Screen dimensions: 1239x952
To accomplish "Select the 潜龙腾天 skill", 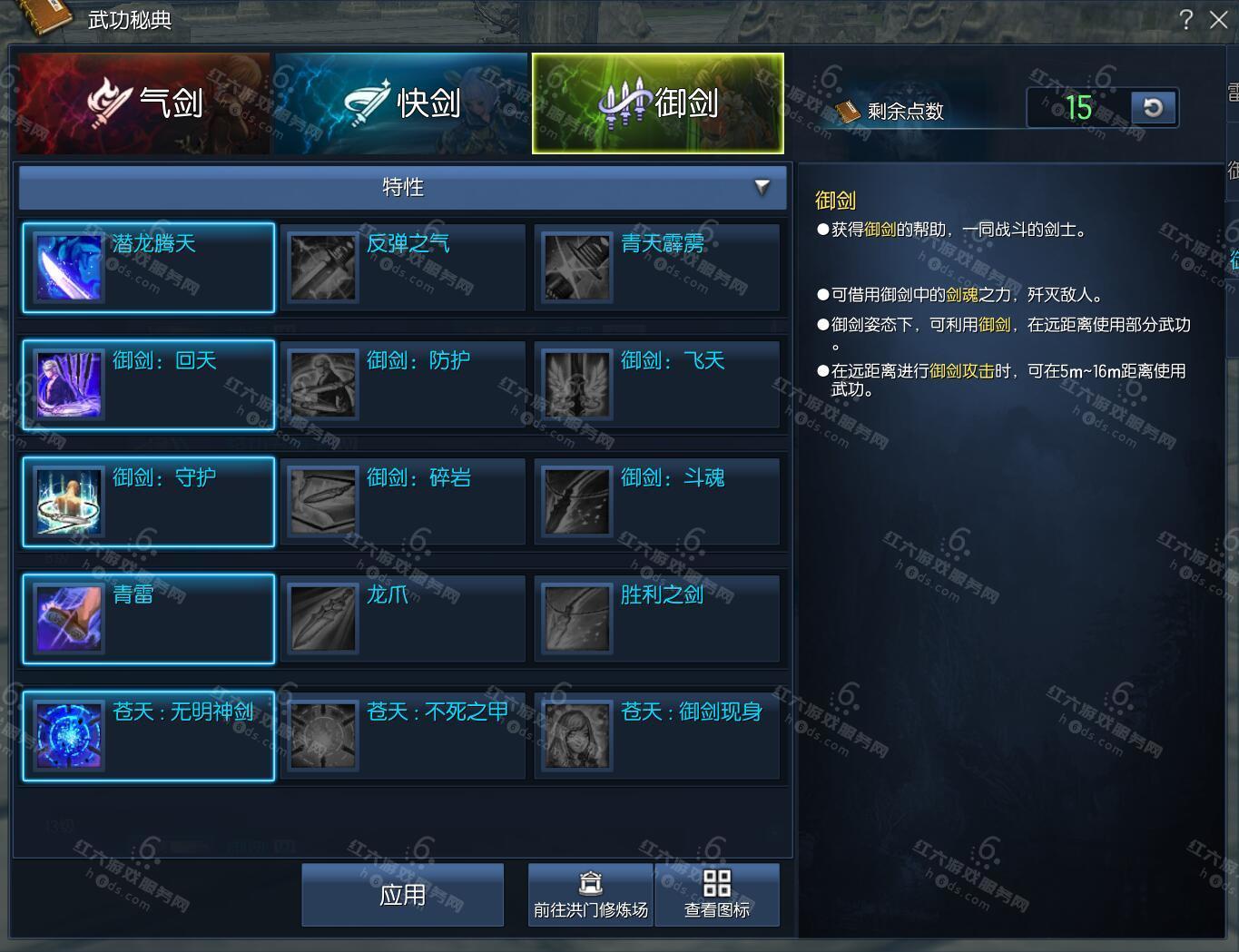I will (149, 268).
